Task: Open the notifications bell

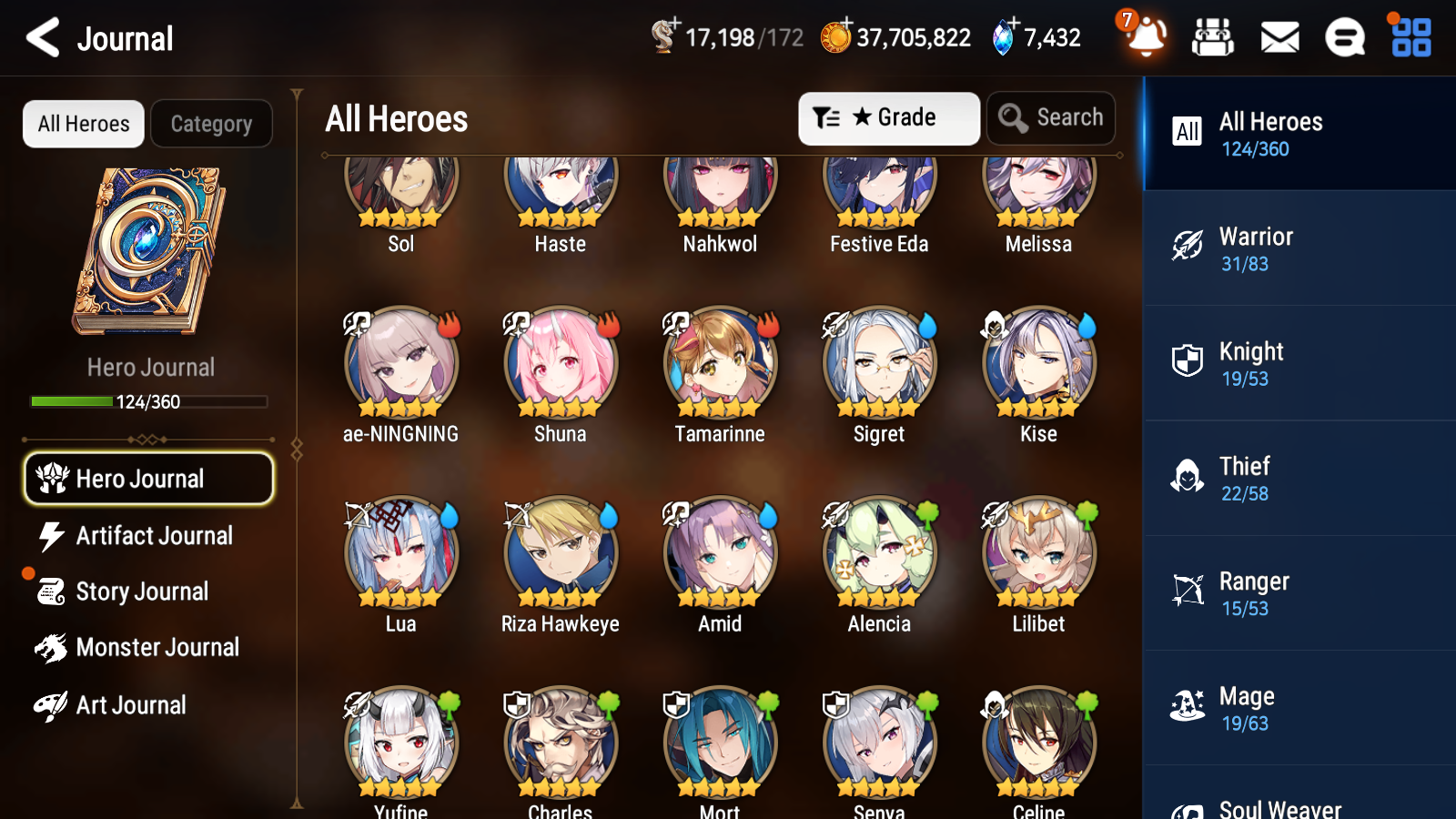Action: tap(1147, 38)
